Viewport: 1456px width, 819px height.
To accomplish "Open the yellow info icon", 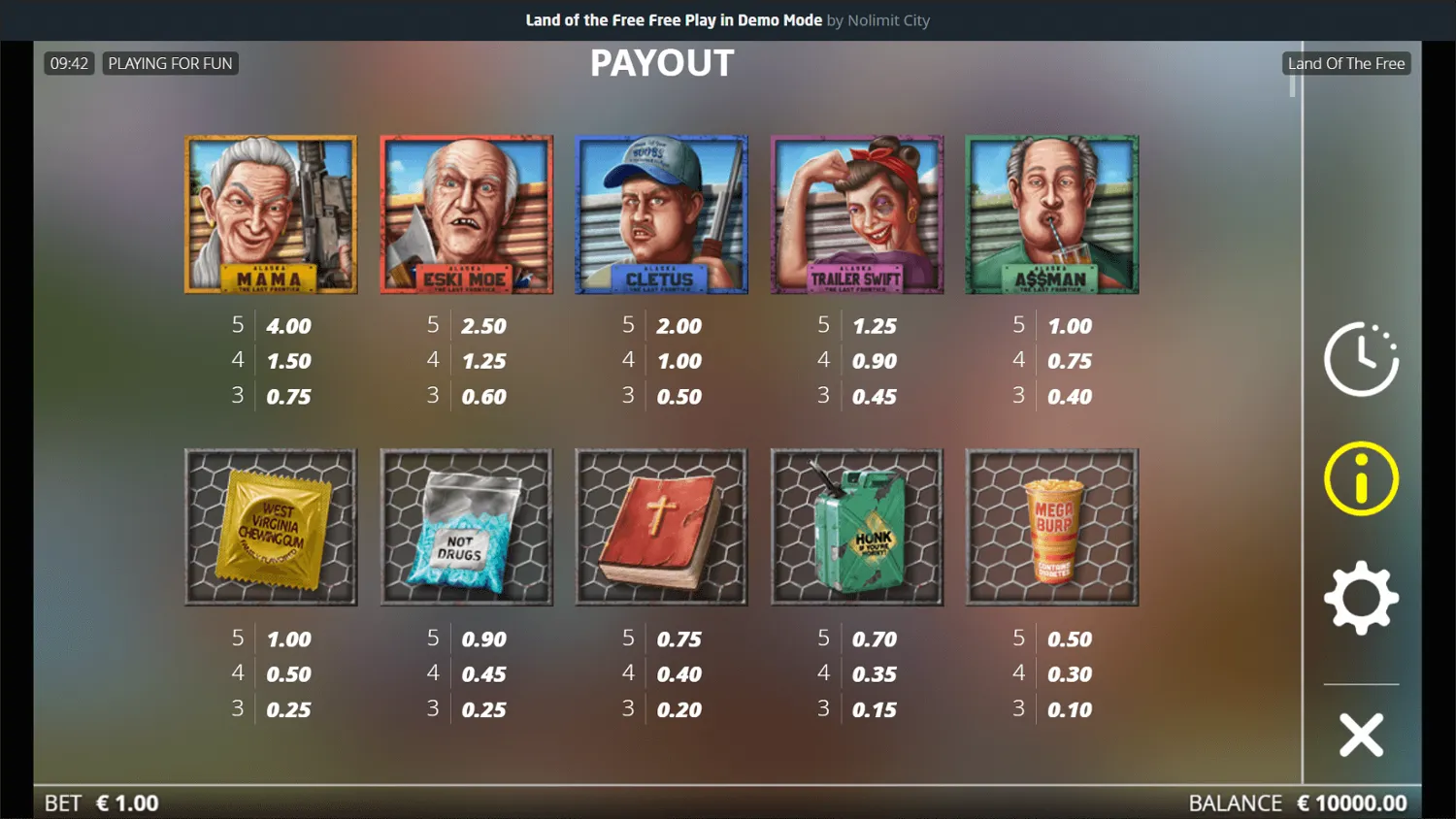I will 1361,477.
